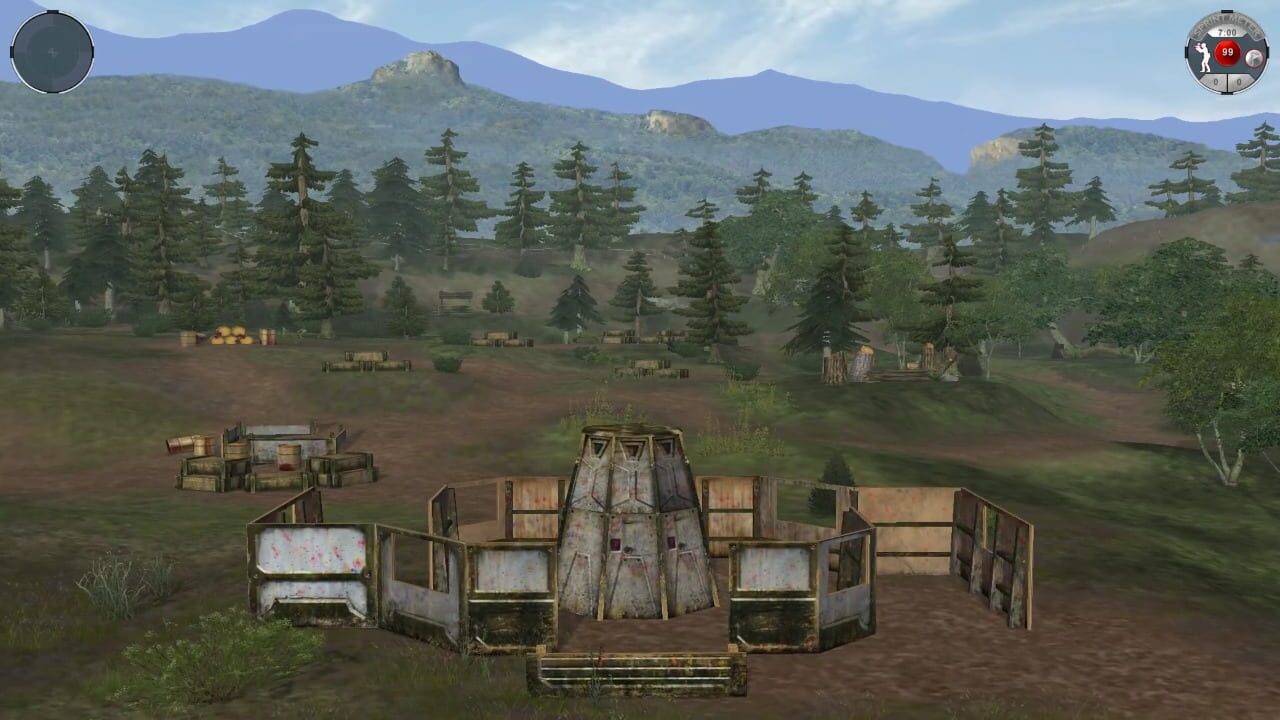Click the dark notch on minimap left edge
The image size is (1280, 720).
[x=12, y=51]
